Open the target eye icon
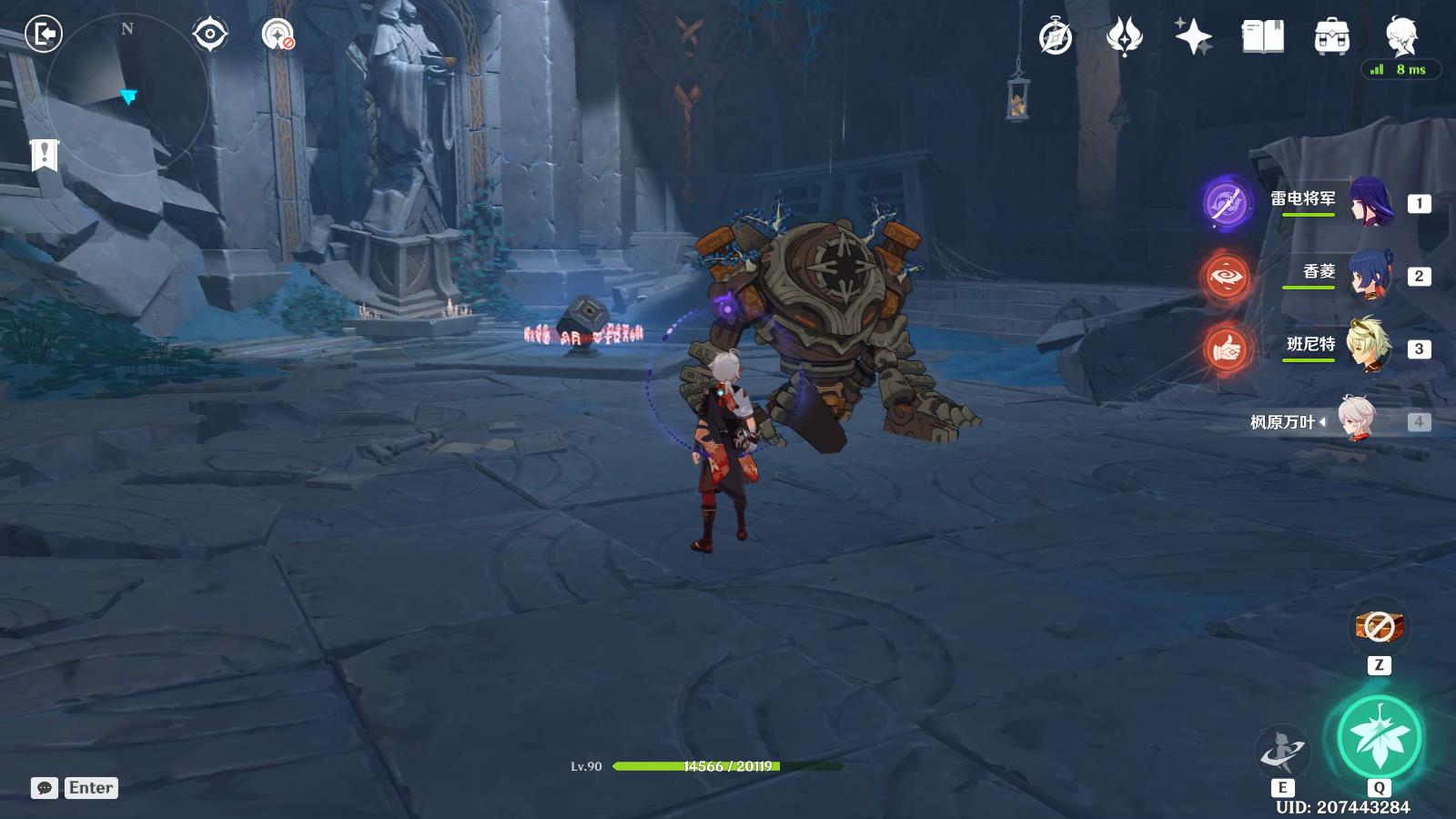 tap(209, 35)
